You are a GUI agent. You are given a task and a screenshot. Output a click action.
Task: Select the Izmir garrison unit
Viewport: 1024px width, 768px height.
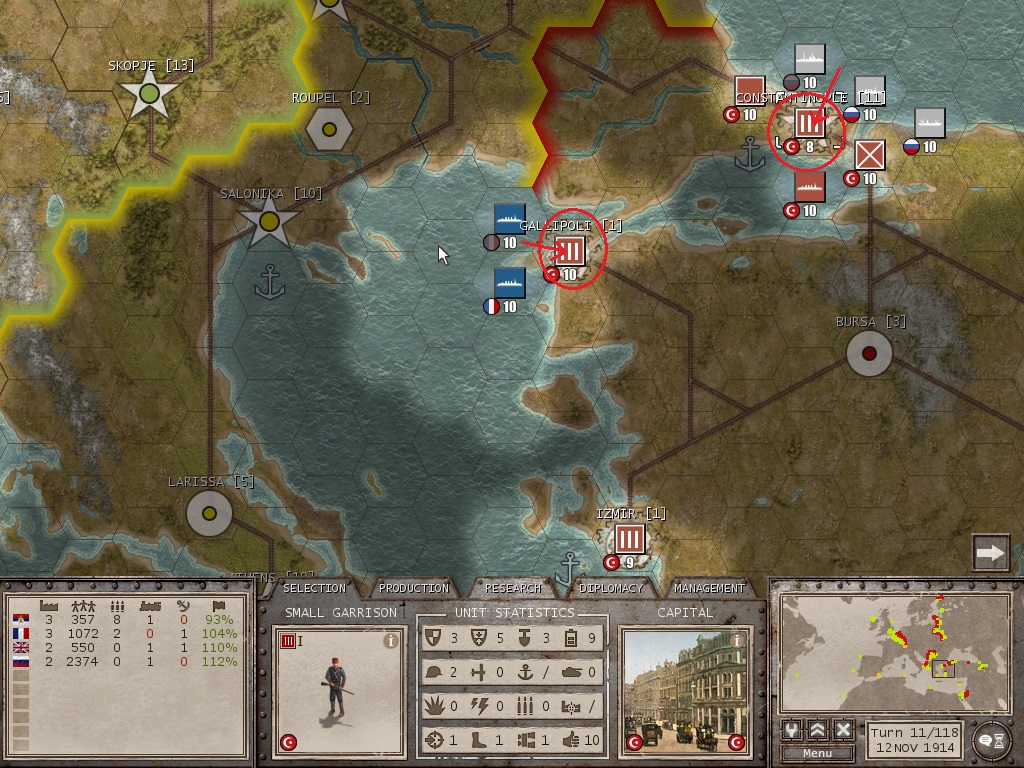(628, 540)
